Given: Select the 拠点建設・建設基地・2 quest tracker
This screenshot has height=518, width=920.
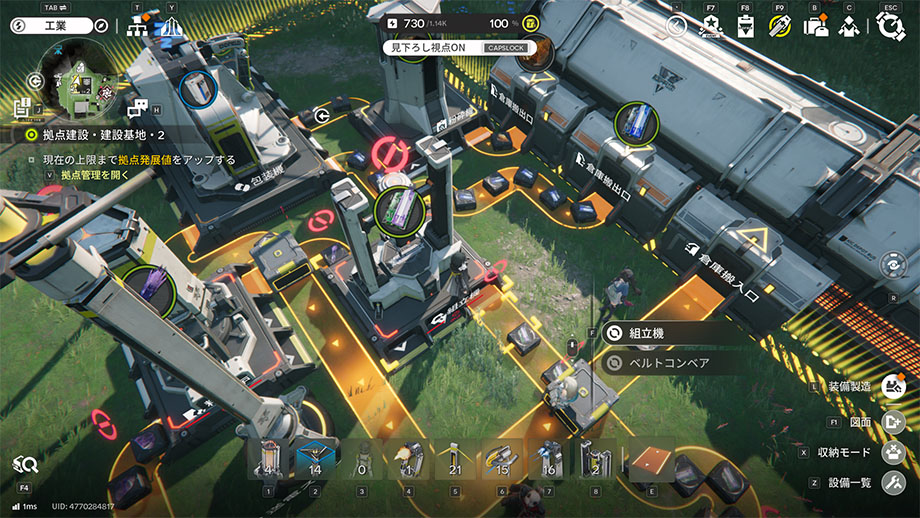Looking at the screenshot, I should 97,134.
